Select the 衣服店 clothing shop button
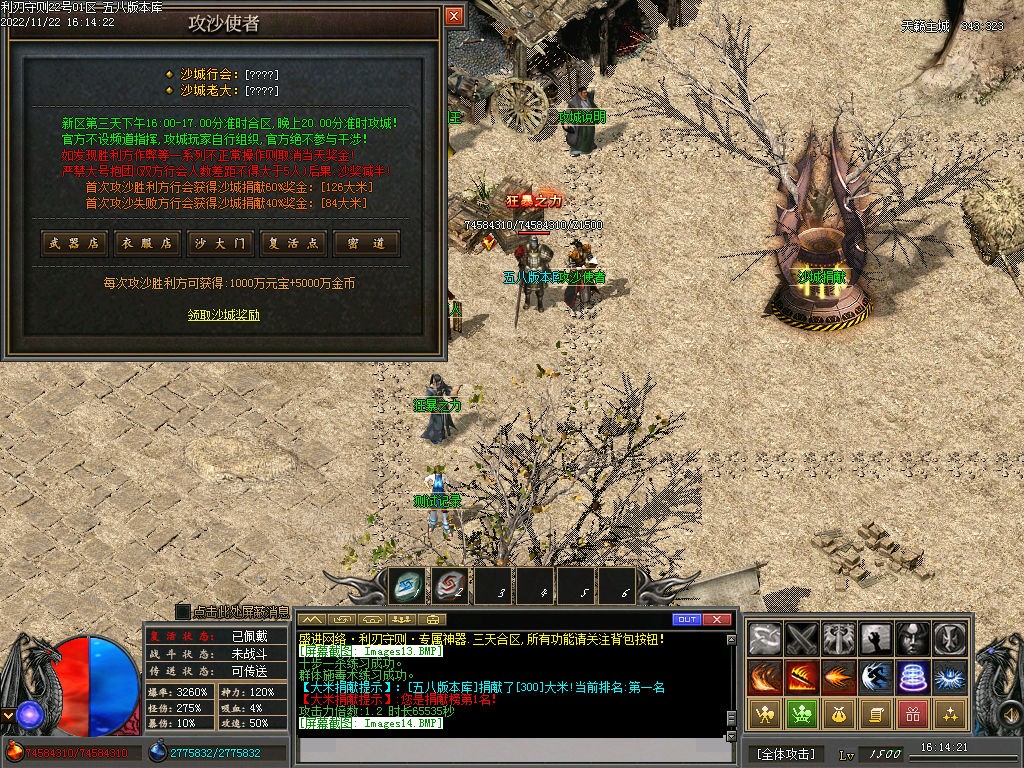1024x768 pixels. [147, 243]
